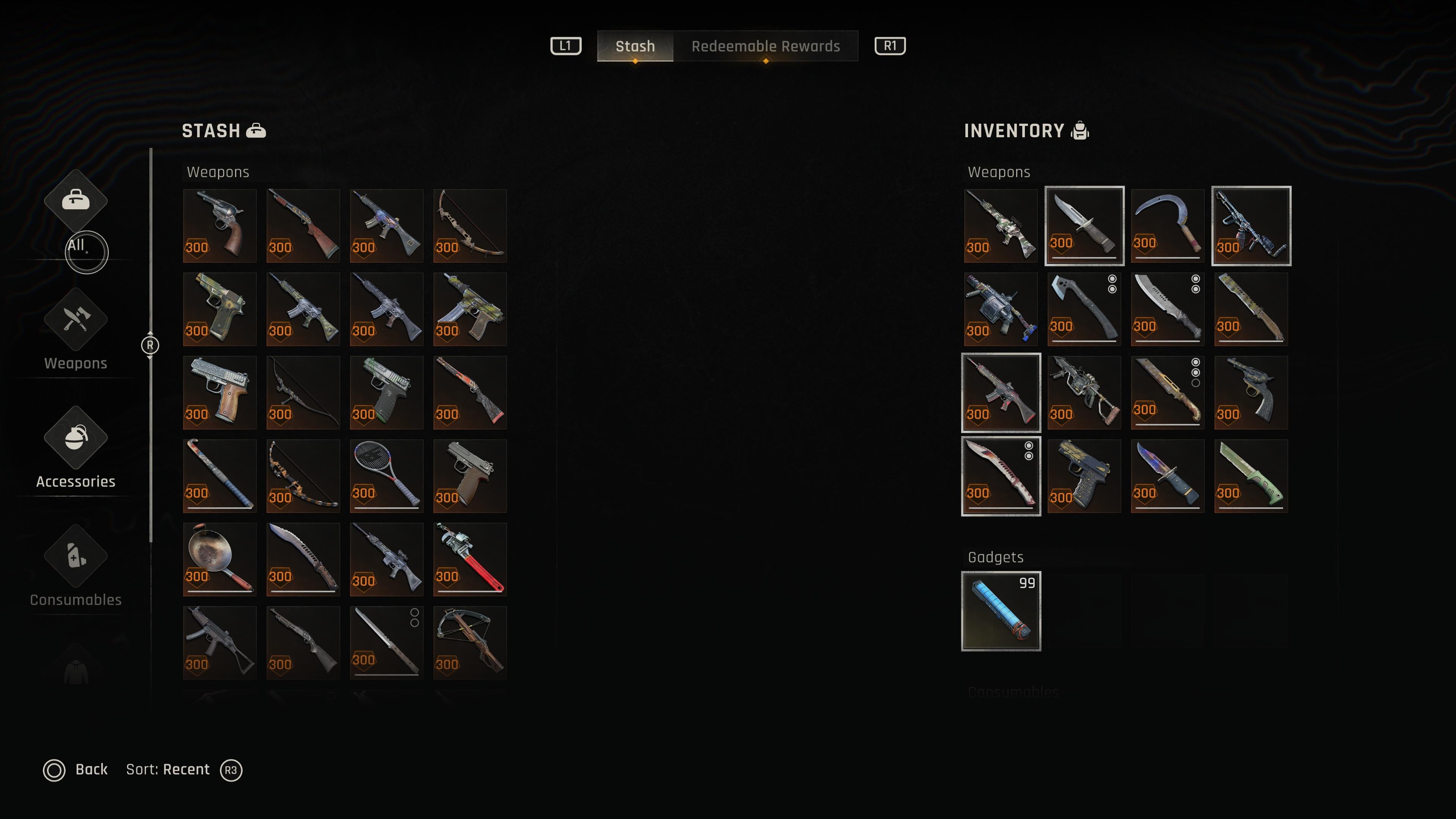Pick the camo pistol in stash
Screen dimensions: 1456x819
(219, 309)
